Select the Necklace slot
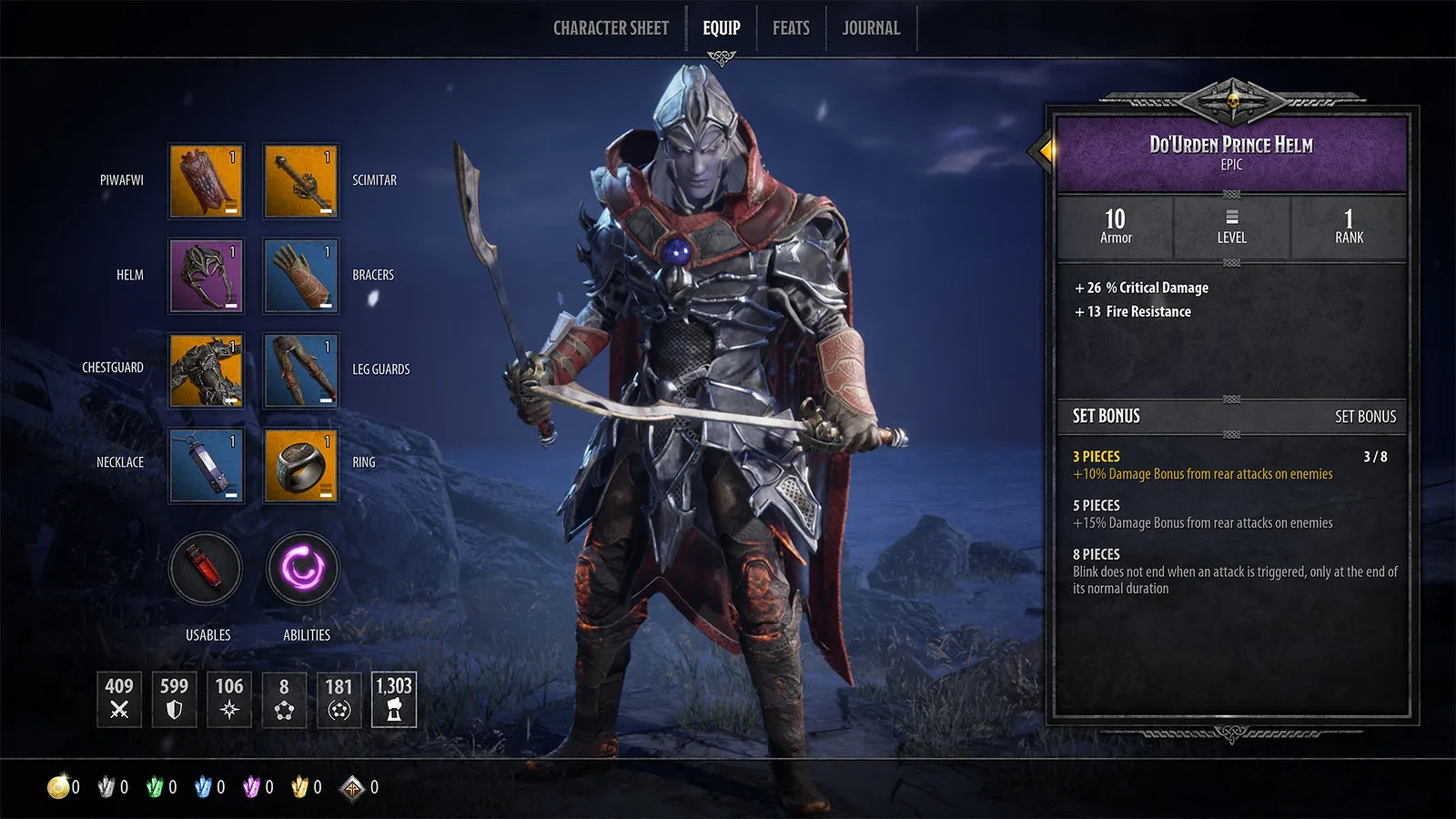 (207, 465)
